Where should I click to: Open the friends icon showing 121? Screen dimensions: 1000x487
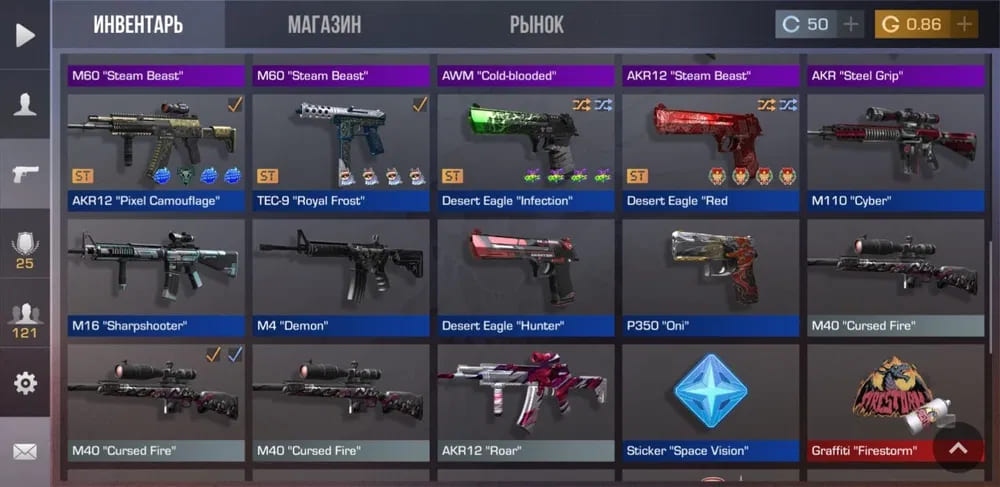pyautogui.click(x=24, y=316)
